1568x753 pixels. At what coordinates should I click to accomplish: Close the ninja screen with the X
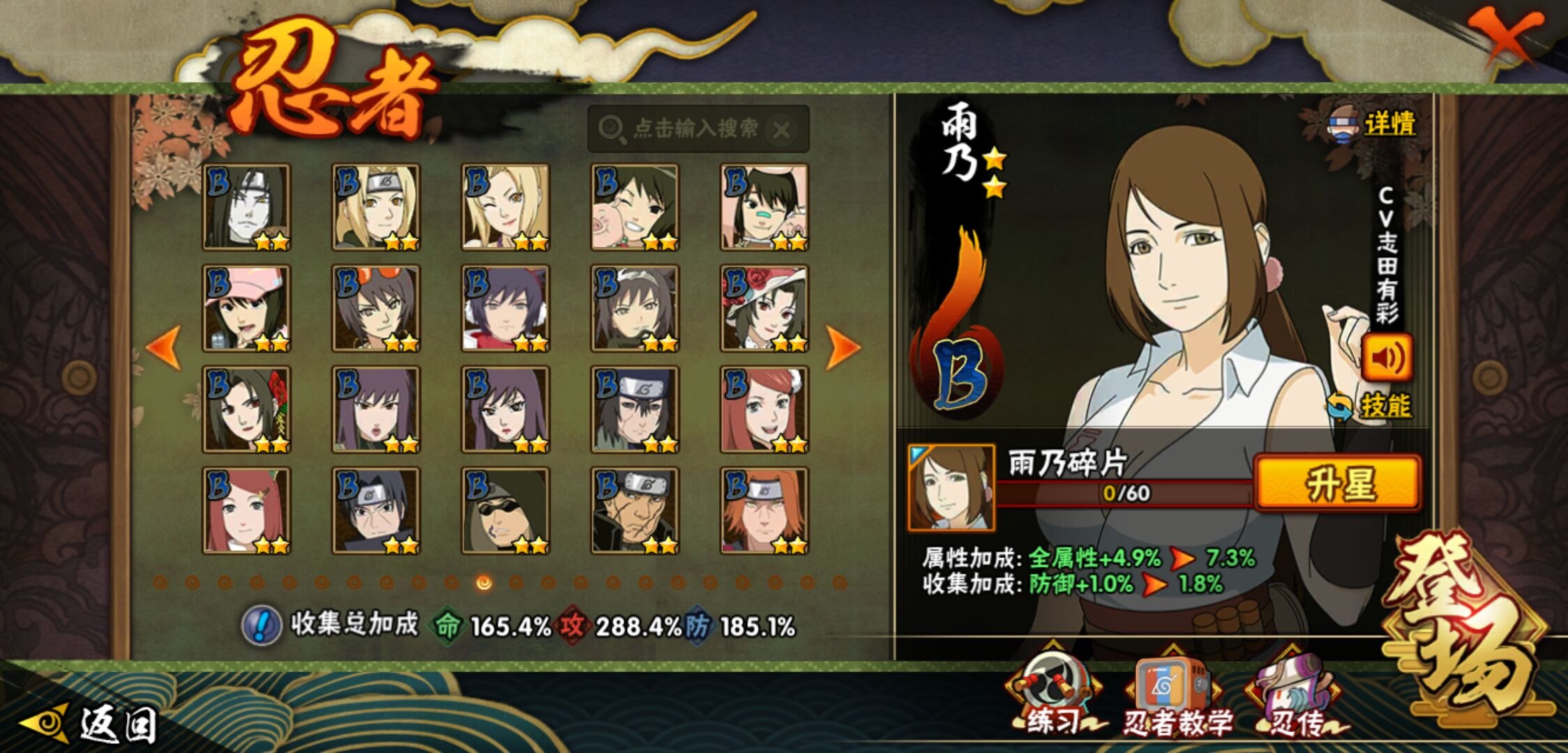(x=1504, y=36)
